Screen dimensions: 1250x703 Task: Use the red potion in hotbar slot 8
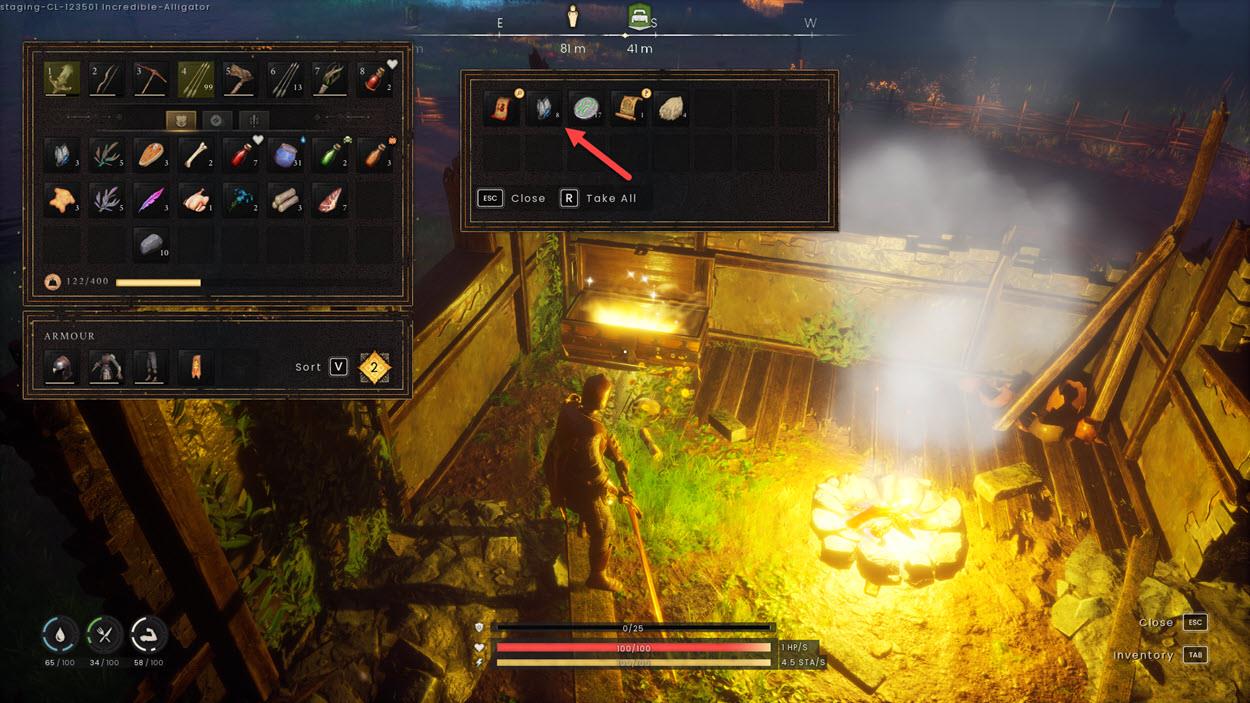(x=374, y=80)
